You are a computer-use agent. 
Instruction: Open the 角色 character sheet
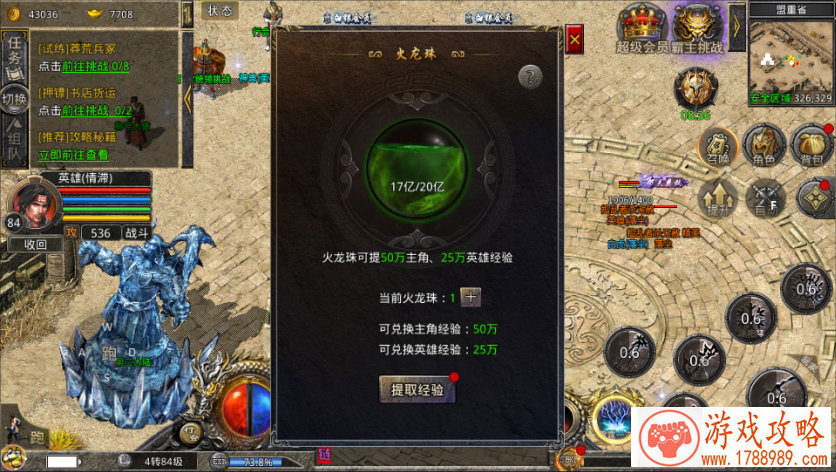point(765,145)
